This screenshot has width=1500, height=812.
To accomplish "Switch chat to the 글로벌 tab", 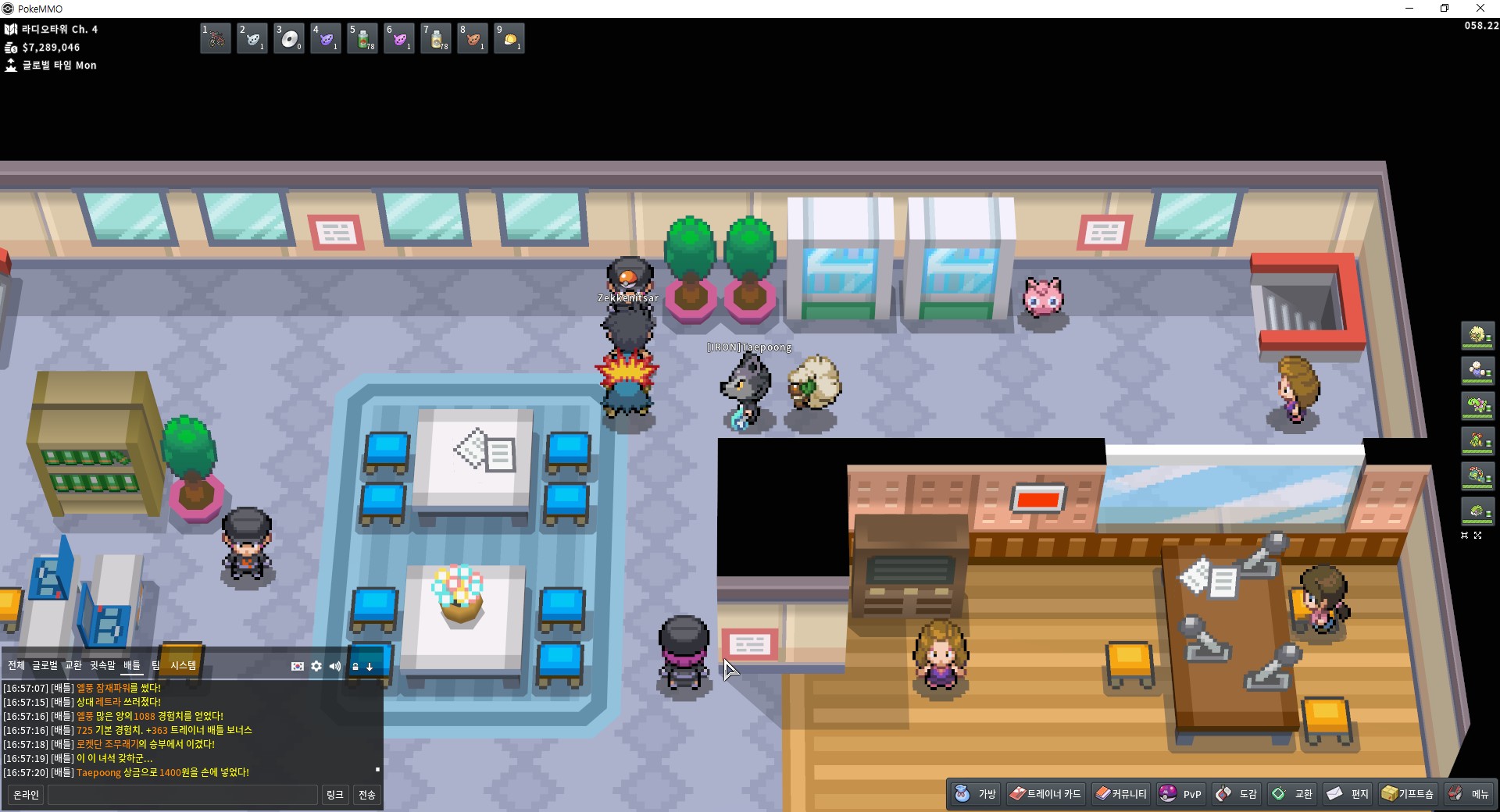I will (x=45, y=665).
